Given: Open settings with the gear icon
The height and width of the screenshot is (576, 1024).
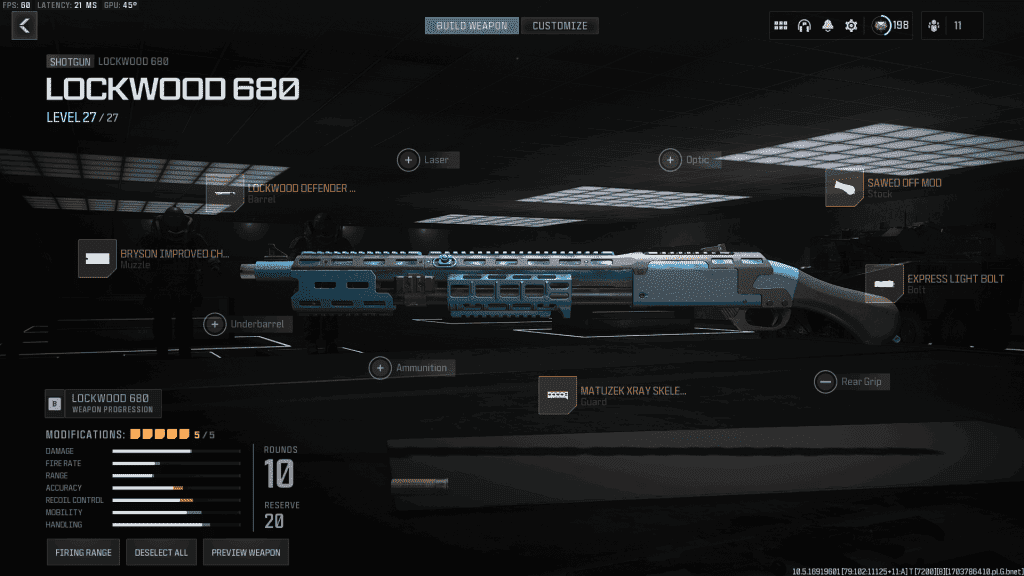Looking at the screenshot, I should (851, 25).
